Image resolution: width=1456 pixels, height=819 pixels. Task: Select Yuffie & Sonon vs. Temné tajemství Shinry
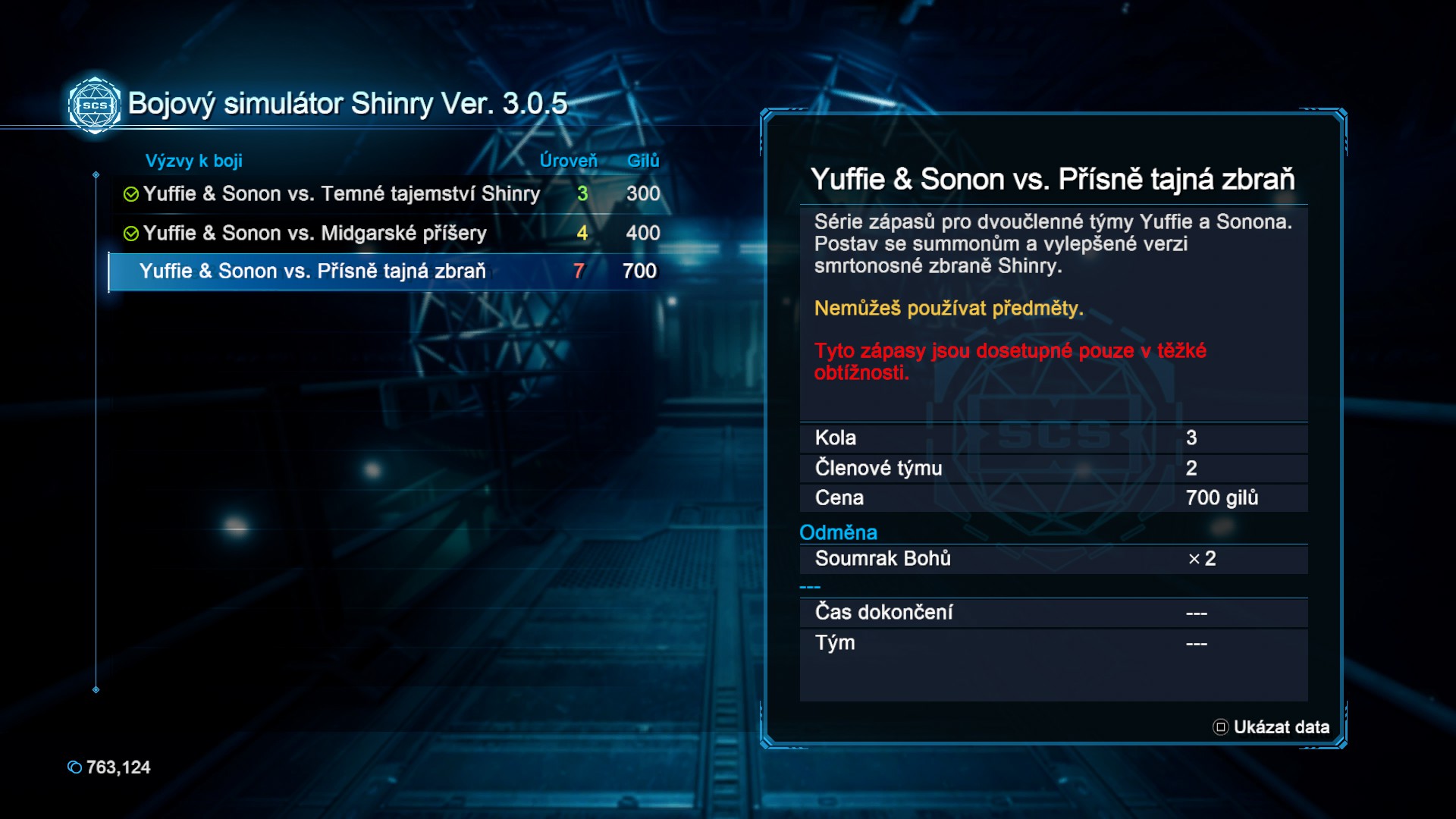(341, 194)
